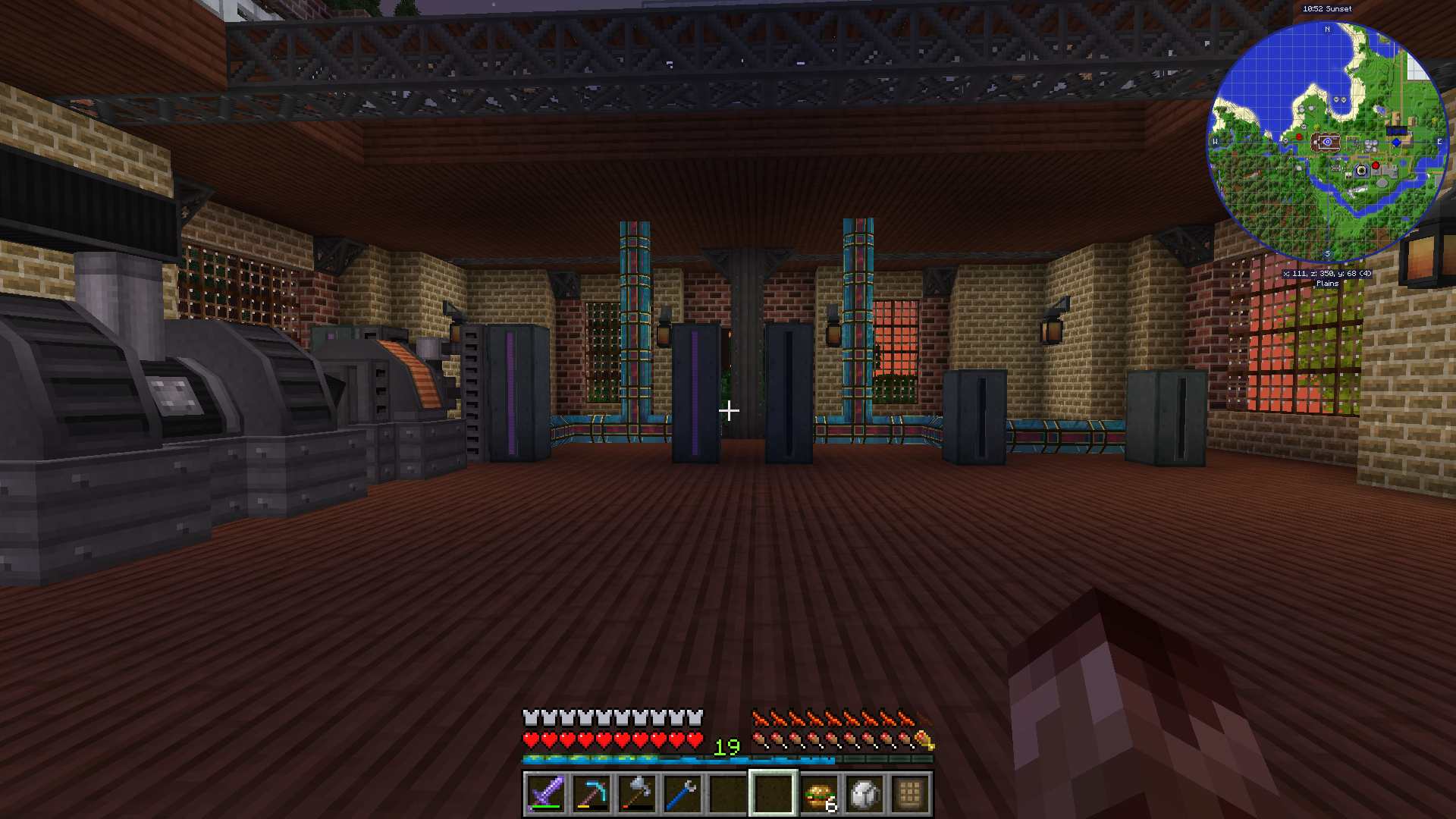Select the wooden grid item slot

pyautogui.click(x=910, y=794)
